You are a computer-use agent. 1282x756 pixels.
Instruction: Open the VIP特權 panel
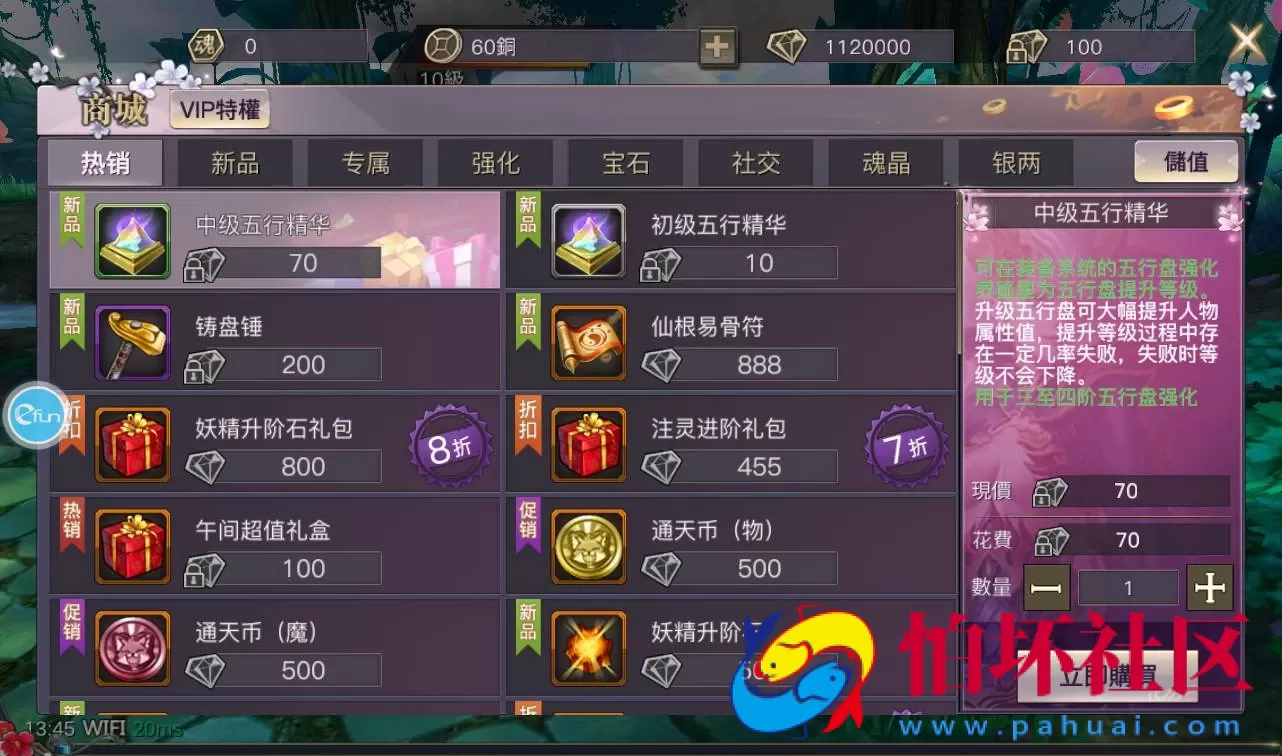click(x=219, y=111)
